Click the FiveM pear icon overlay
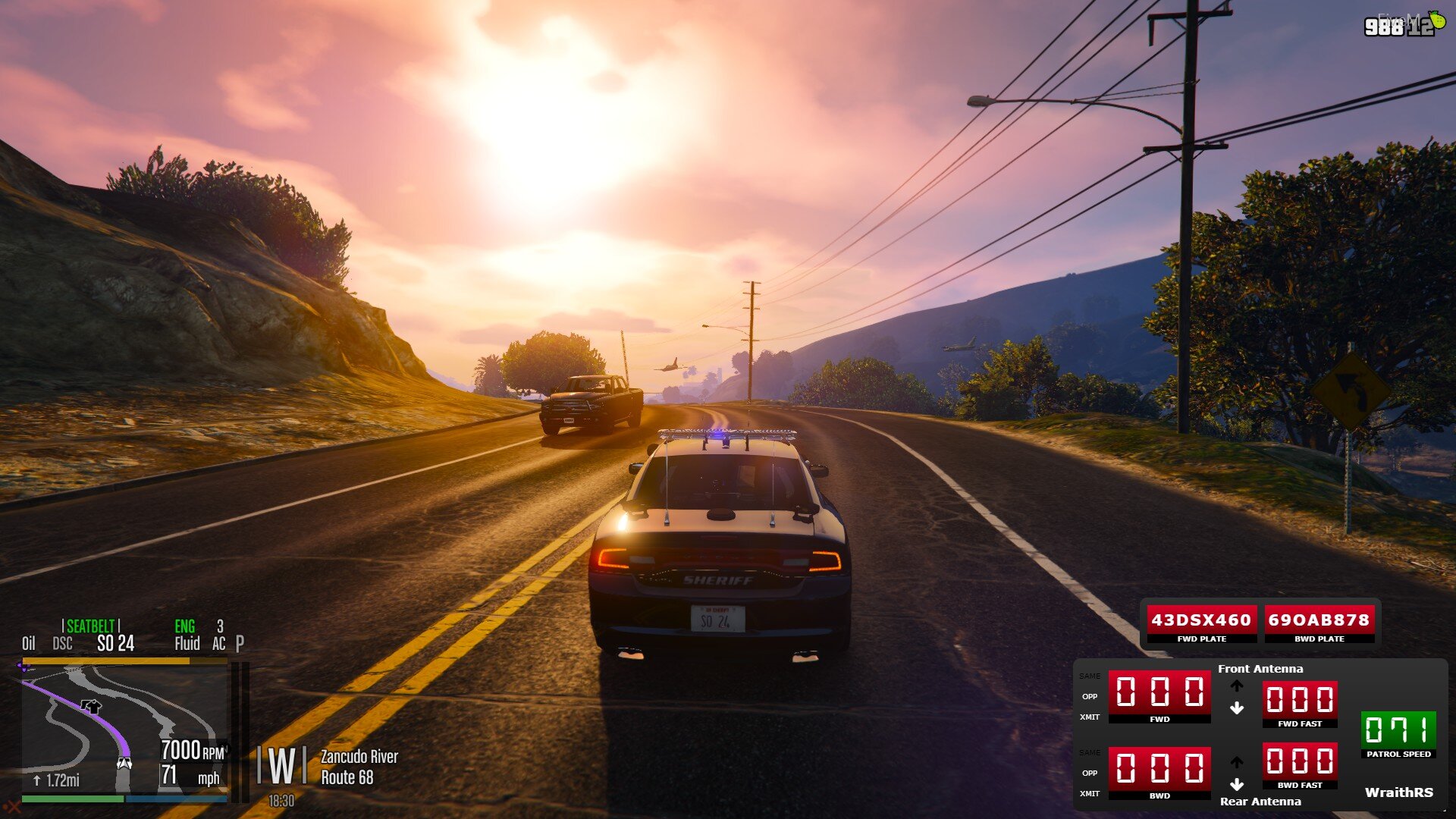The image size is (1456, 819). 1436,20
